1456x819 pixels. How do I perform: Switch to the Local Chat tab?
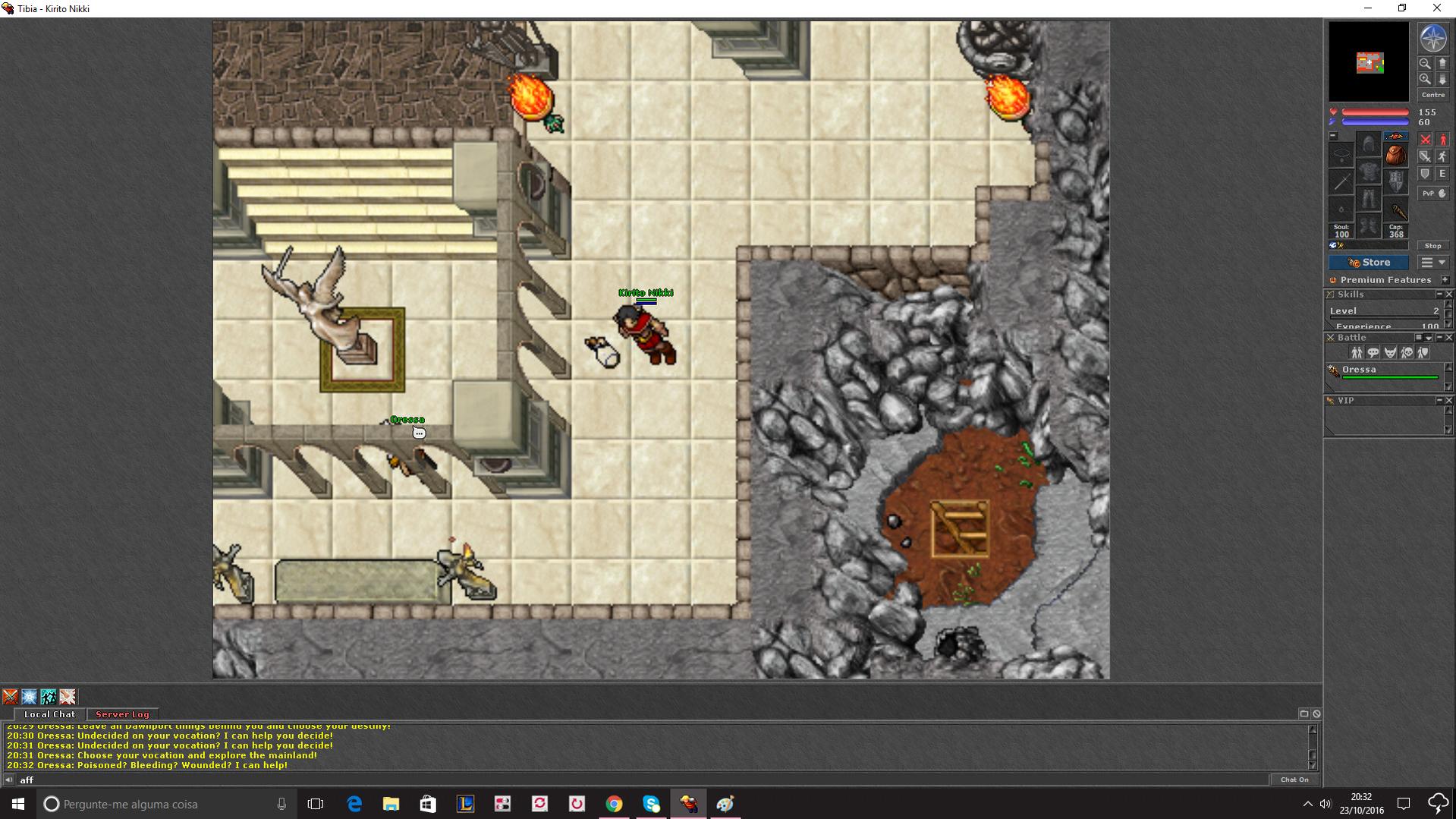pos(49,714)
